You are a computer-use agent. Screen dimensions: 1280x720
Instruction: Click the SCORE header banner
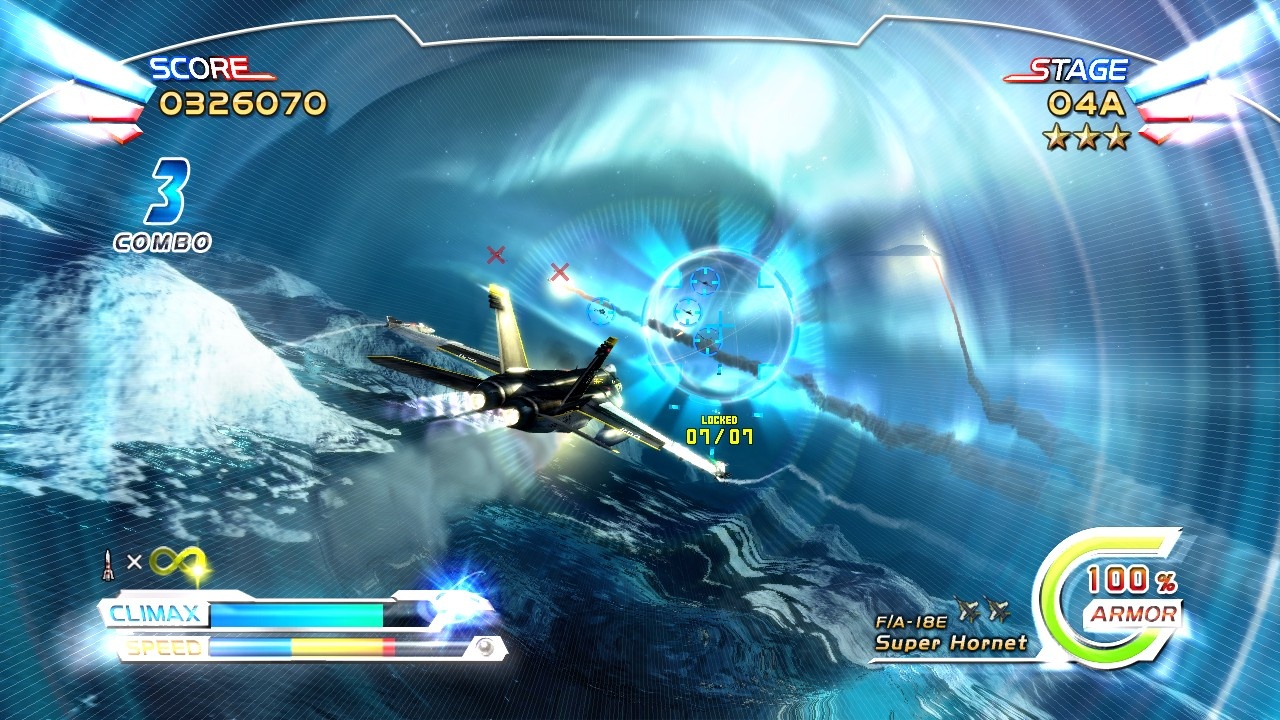pyautogui.click(x=198, y=70)
